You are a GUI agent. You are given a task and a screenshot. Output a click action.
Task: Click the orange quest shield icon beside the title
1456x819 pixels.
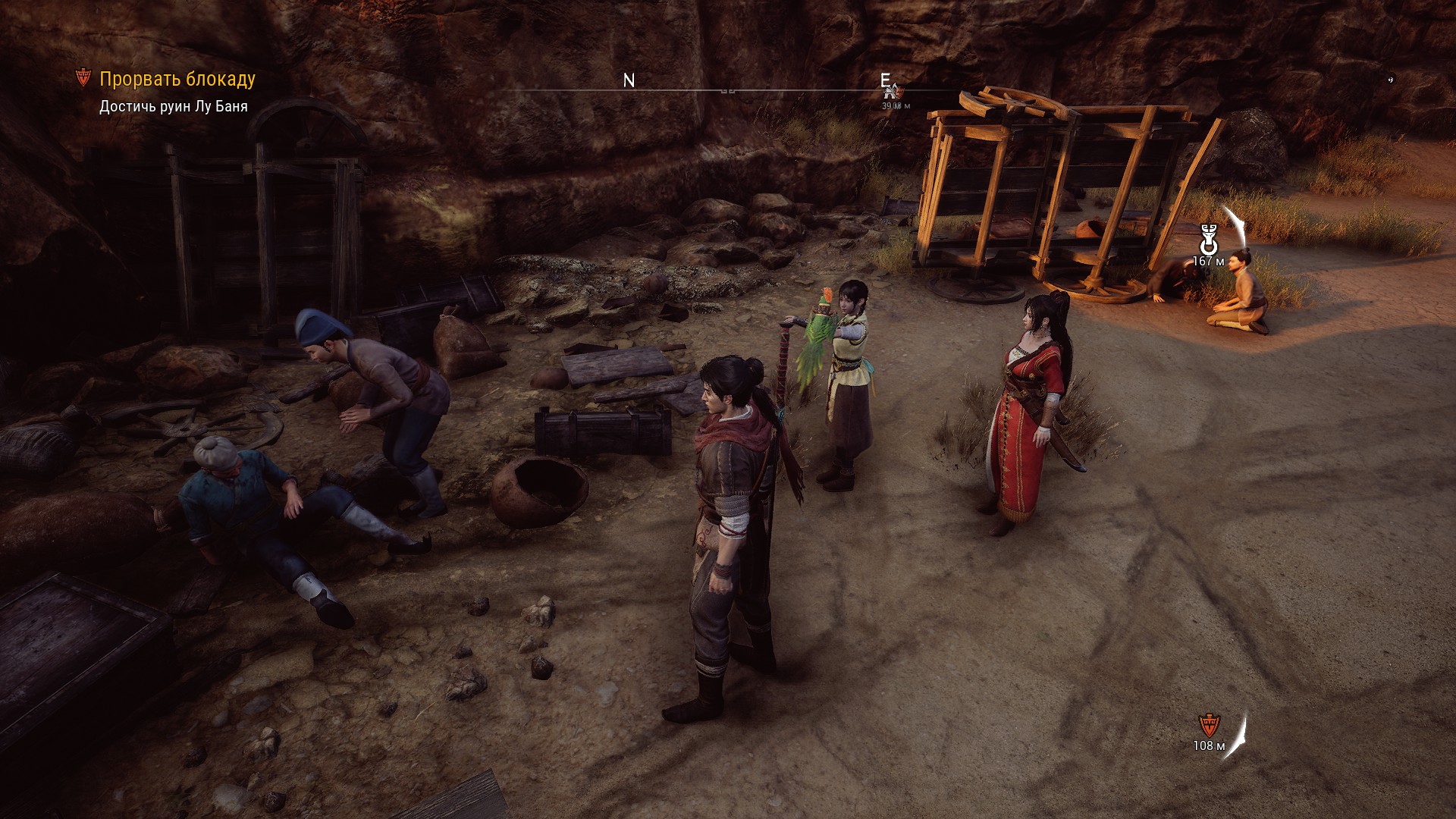point(83,78)
